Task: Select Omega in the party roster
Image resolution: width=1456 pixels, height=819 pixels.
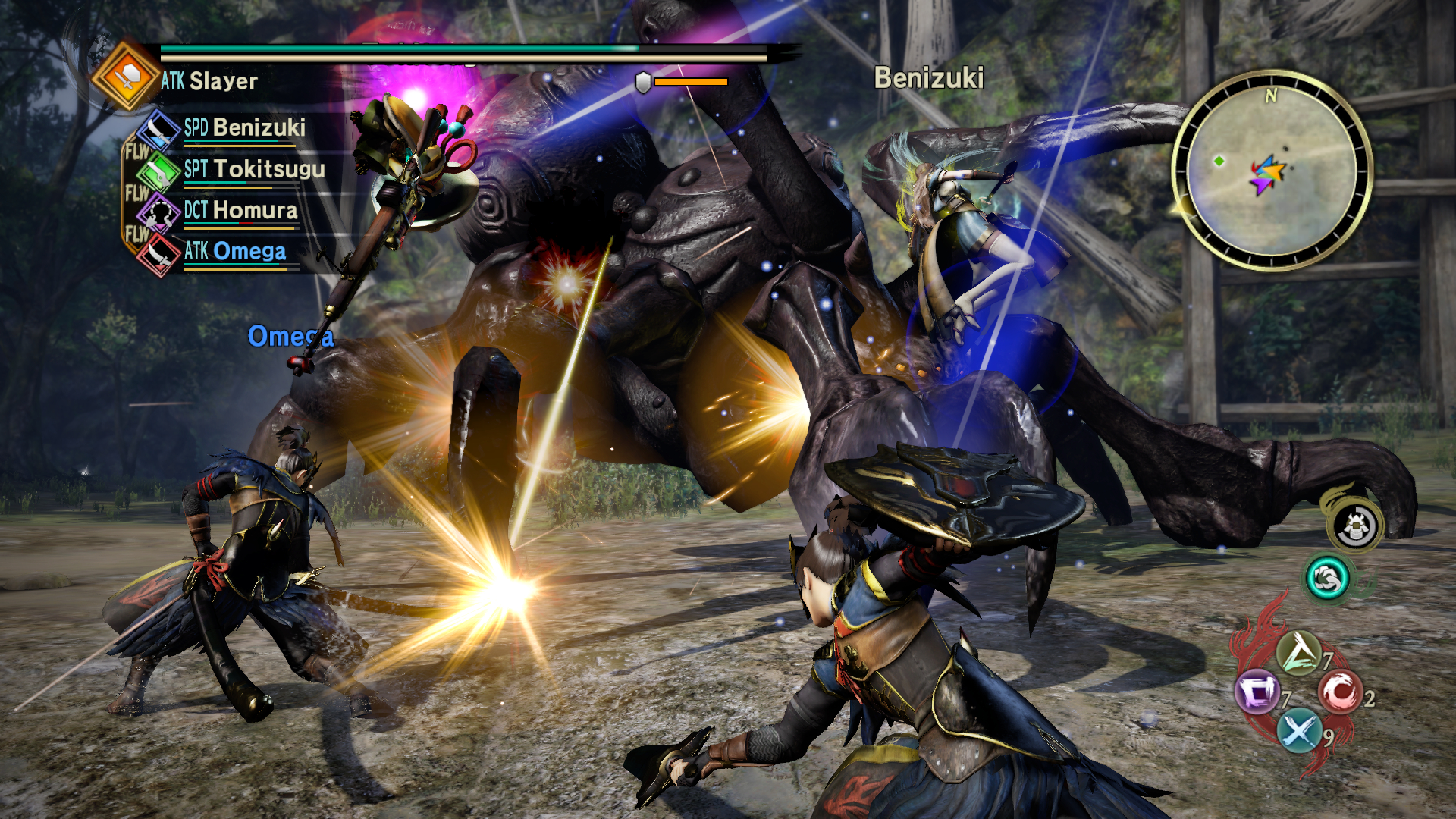Action: (x=235, y=251)
